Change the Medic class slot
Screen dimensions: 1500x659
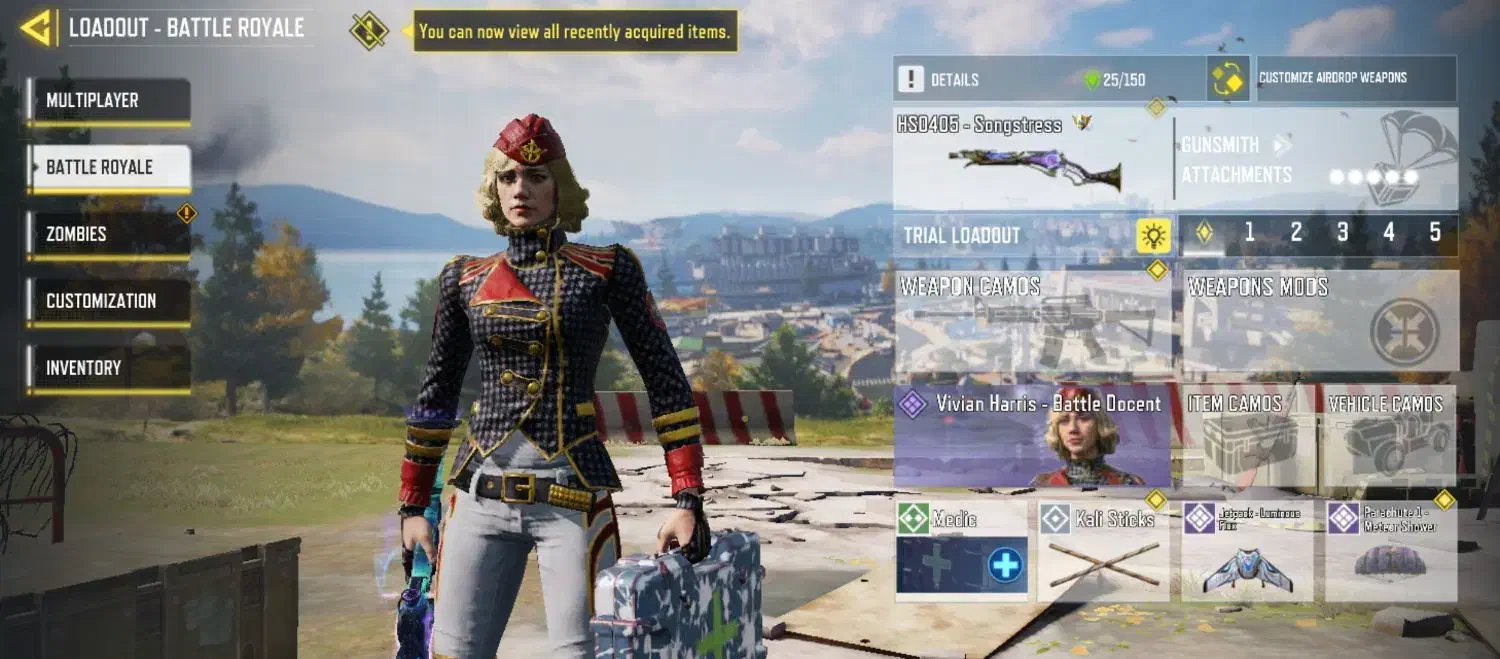pyautogui.click(x=962, y=551)
